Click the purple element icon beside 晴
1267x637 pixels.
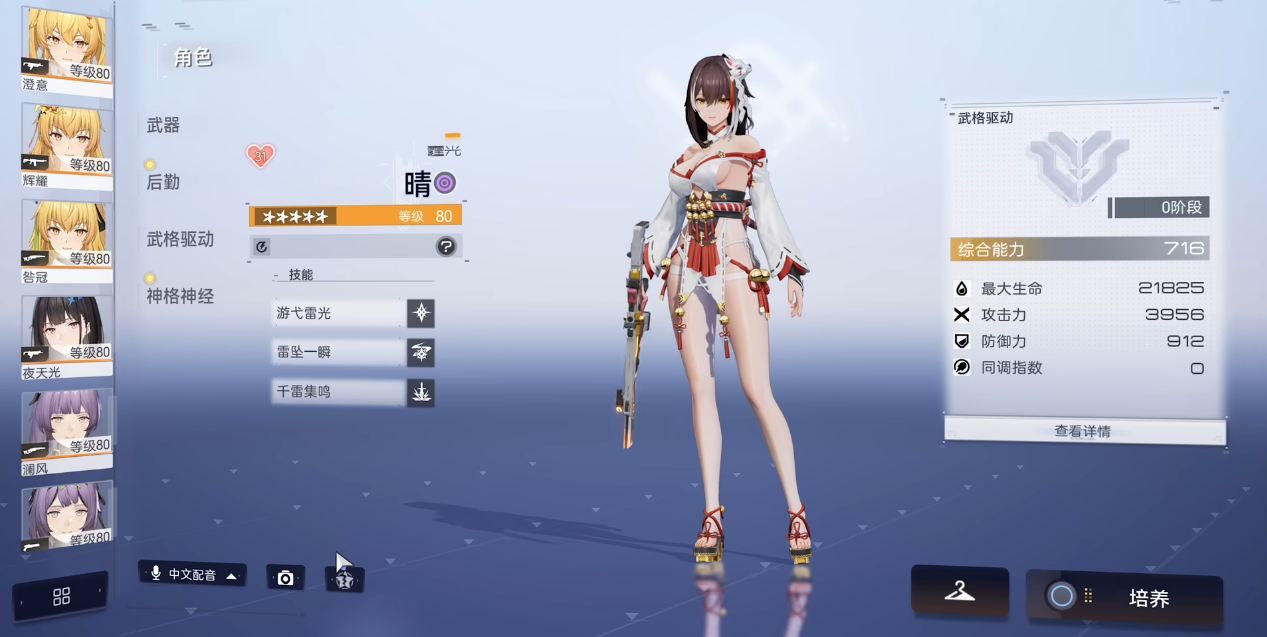click(x=445, y=183)
